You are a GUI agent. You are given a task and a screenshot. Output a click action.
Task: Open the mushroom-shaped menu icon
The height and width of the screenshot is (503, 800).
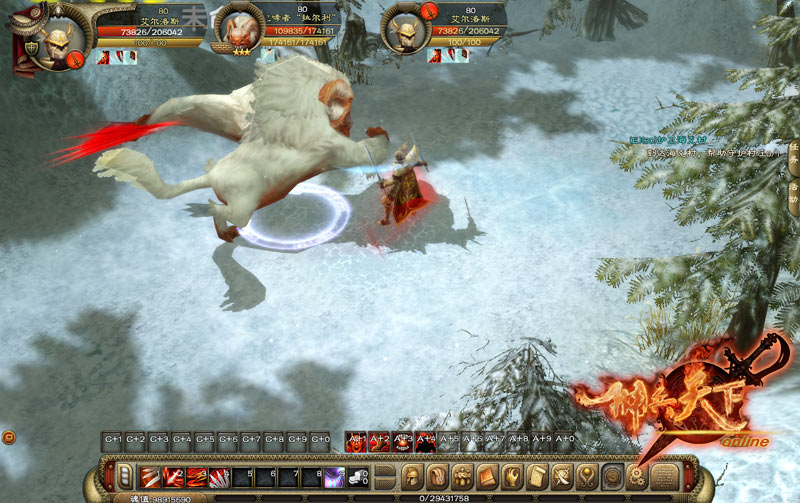pos(462,476)
